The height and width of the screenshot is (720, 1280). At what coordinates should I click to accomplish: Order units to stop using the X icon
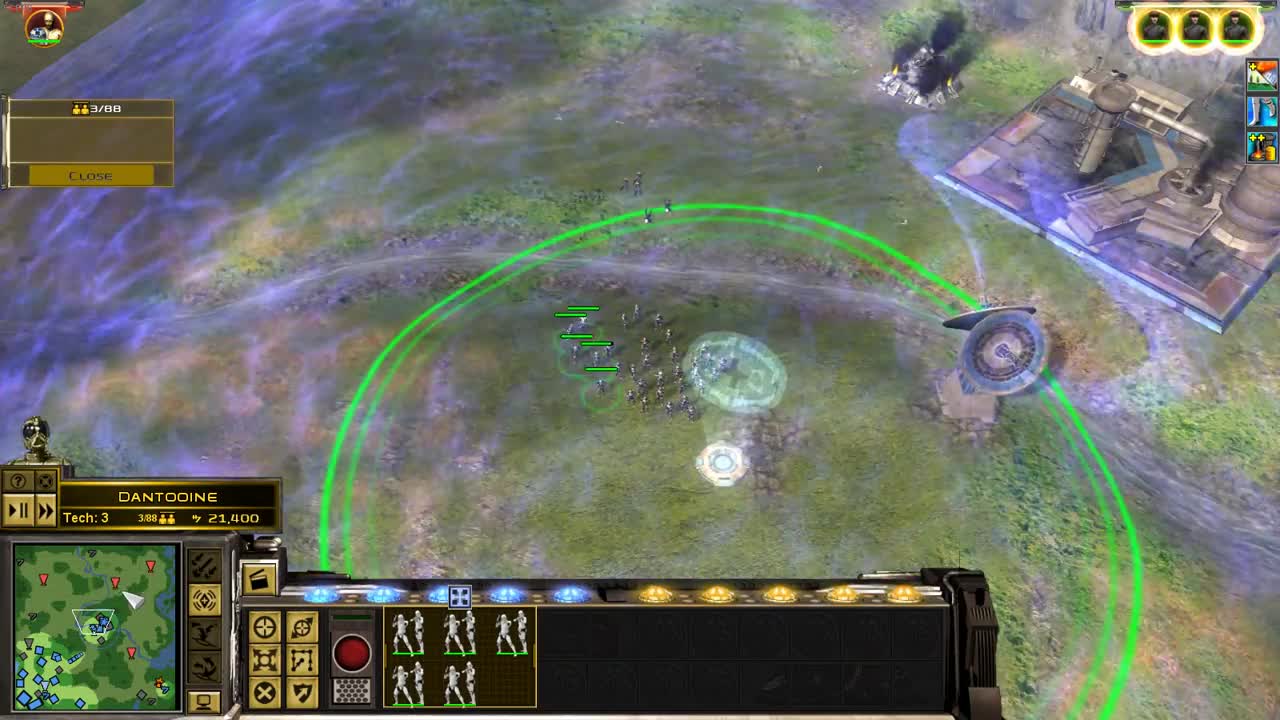click(x=264, y=690)
